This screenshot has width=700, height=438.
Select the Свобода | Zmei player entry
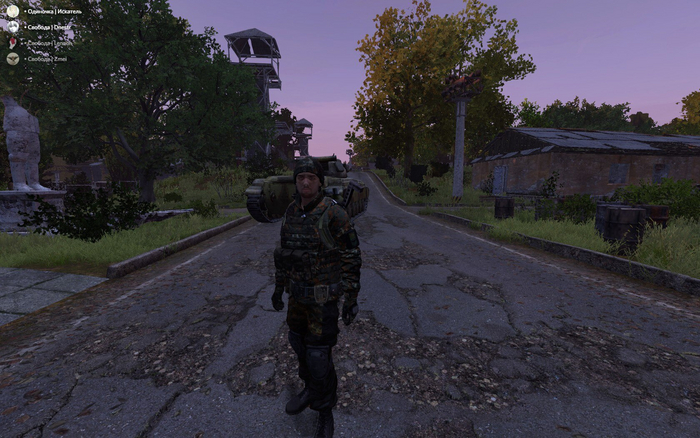(x=48, y=59)
